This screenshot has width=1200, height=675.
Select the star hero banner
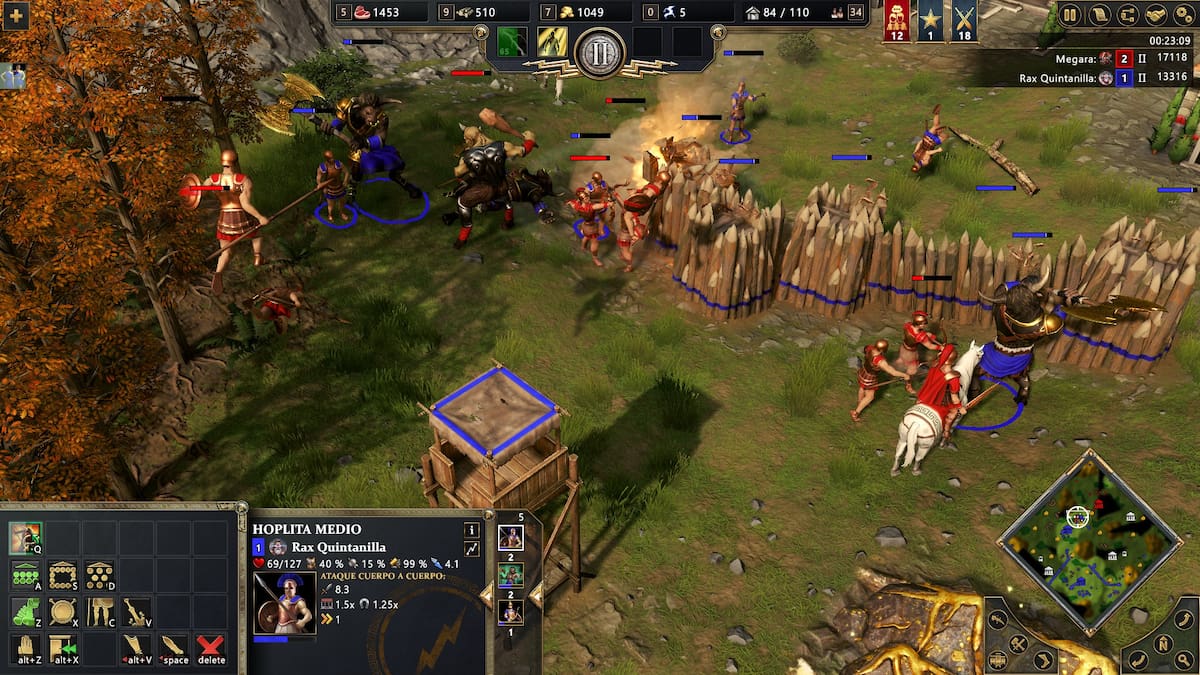(931, 21)
